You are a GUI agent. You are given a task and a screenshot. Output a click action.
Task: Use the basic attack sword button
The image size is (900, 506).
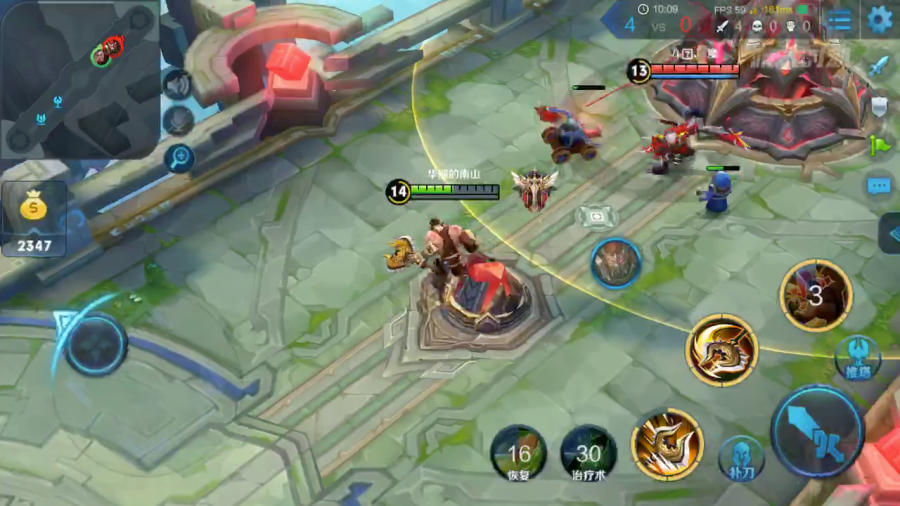click(817, 432)
